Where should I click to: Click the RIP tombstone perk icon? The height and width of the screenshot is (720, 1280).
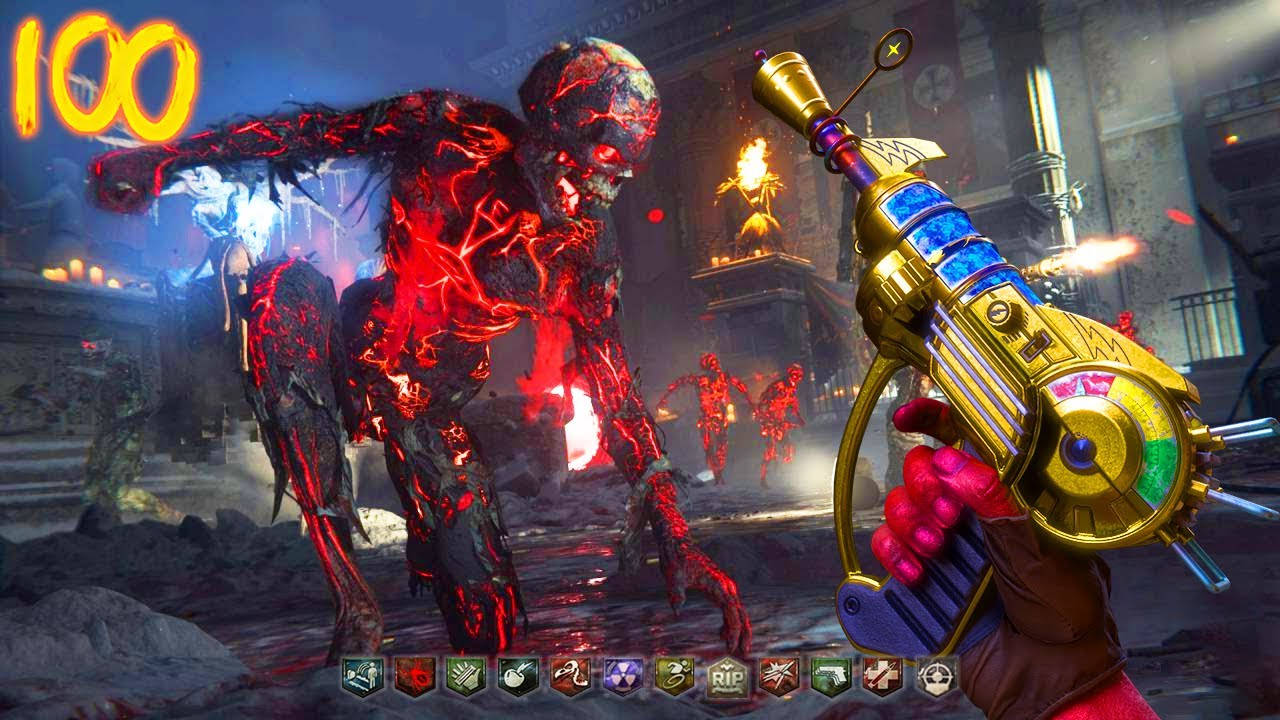click(x=727, y=677)
